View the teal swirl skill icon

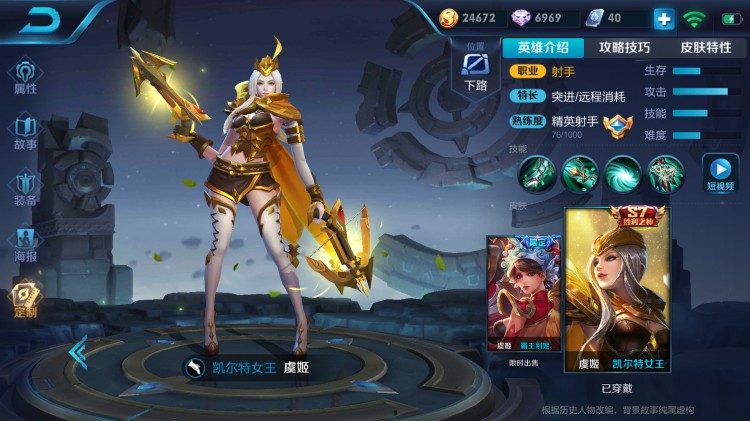coord(622,174)
